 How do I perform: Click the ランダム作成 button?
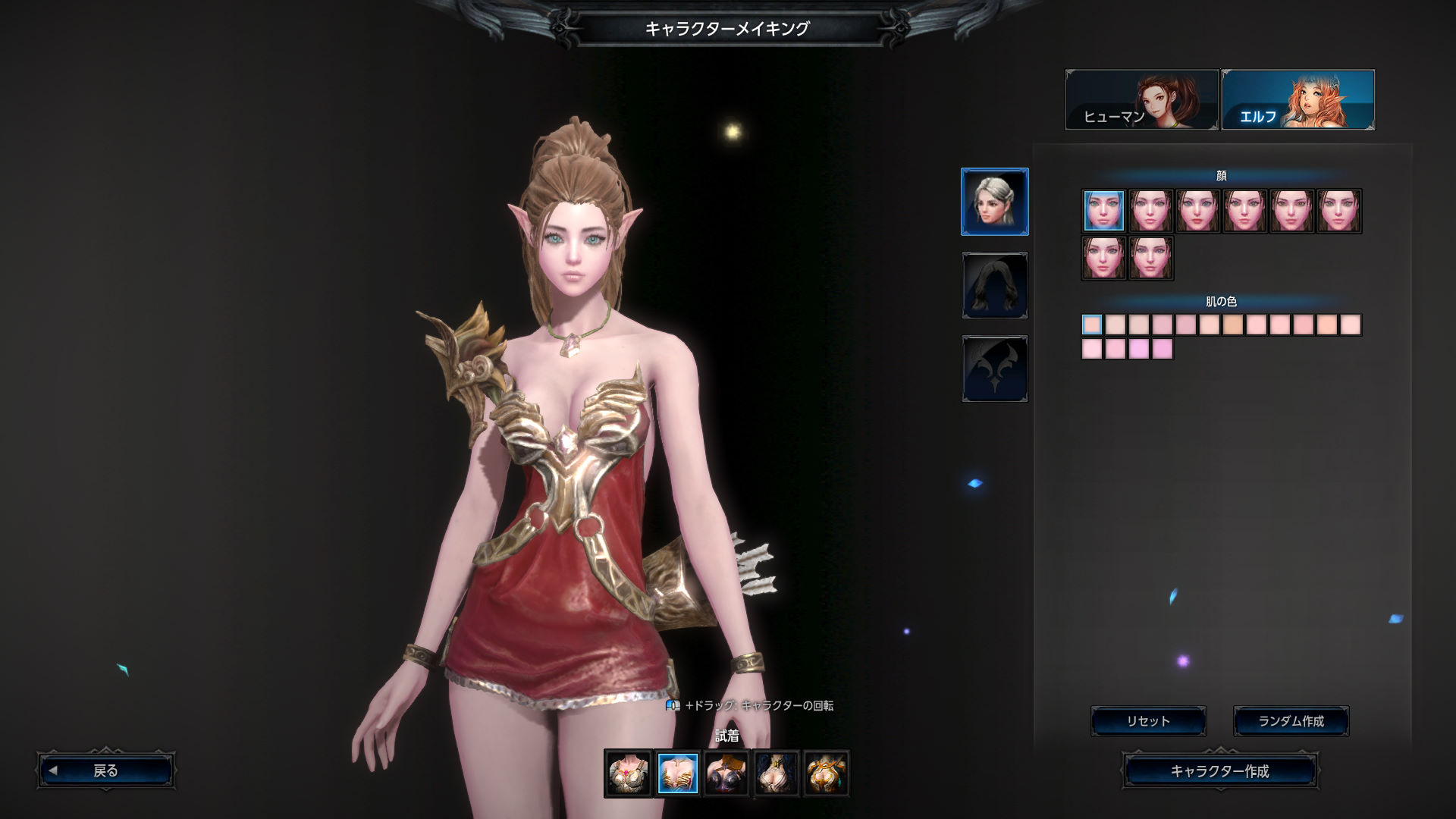(x=1291, y=721)
